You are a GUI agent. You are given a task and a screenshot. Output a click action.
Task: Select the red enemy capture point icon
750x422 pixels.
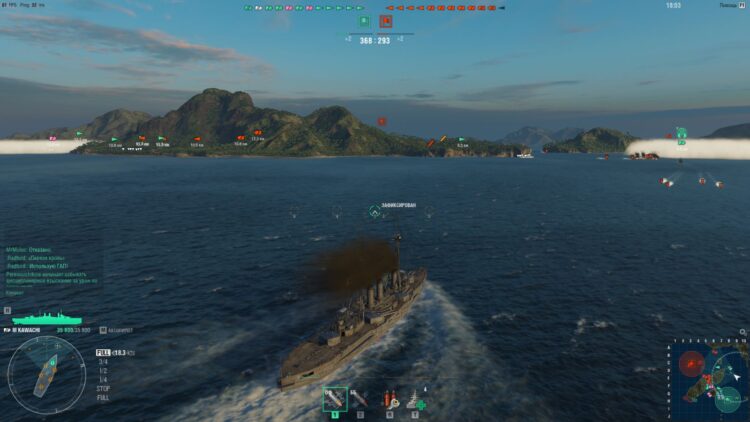click(x=386, y=21)
